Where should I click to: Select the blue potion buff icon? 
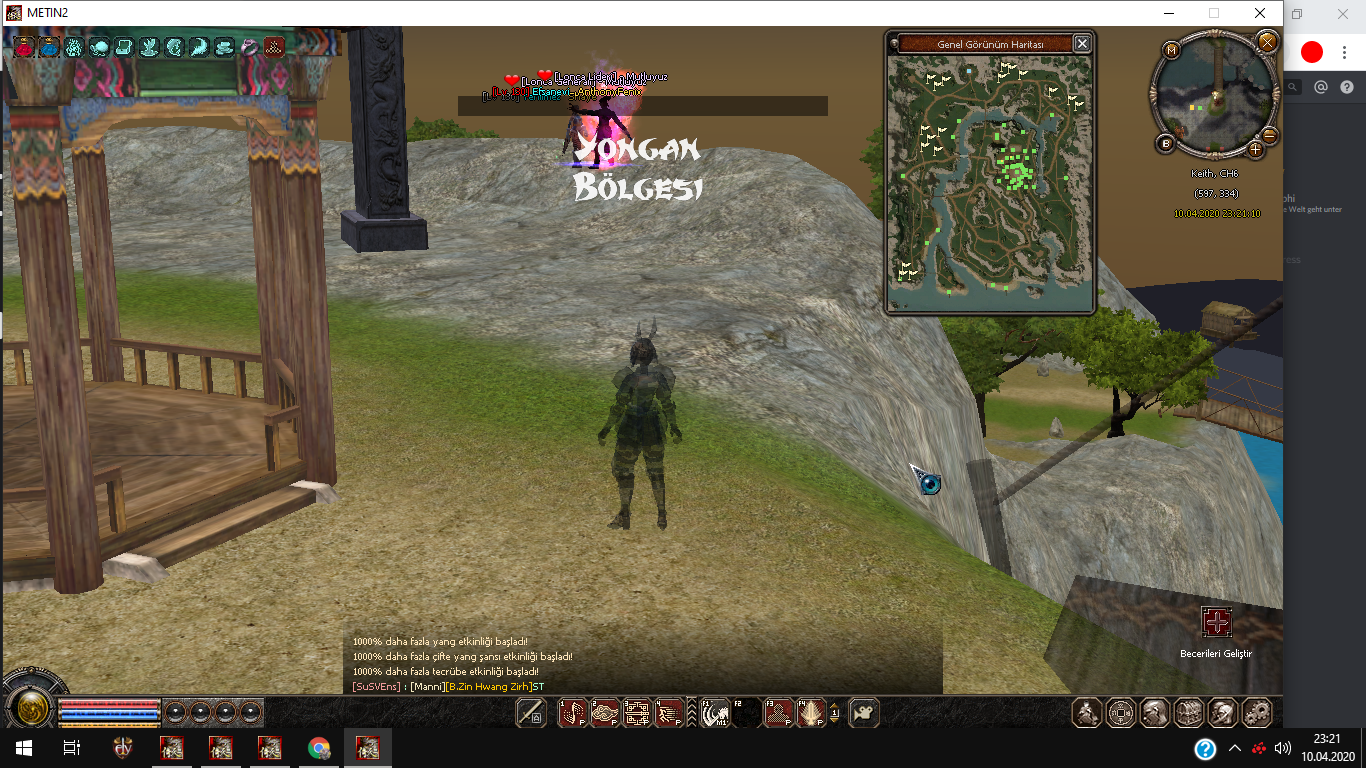pyautogui.click(x=49, y=46)
